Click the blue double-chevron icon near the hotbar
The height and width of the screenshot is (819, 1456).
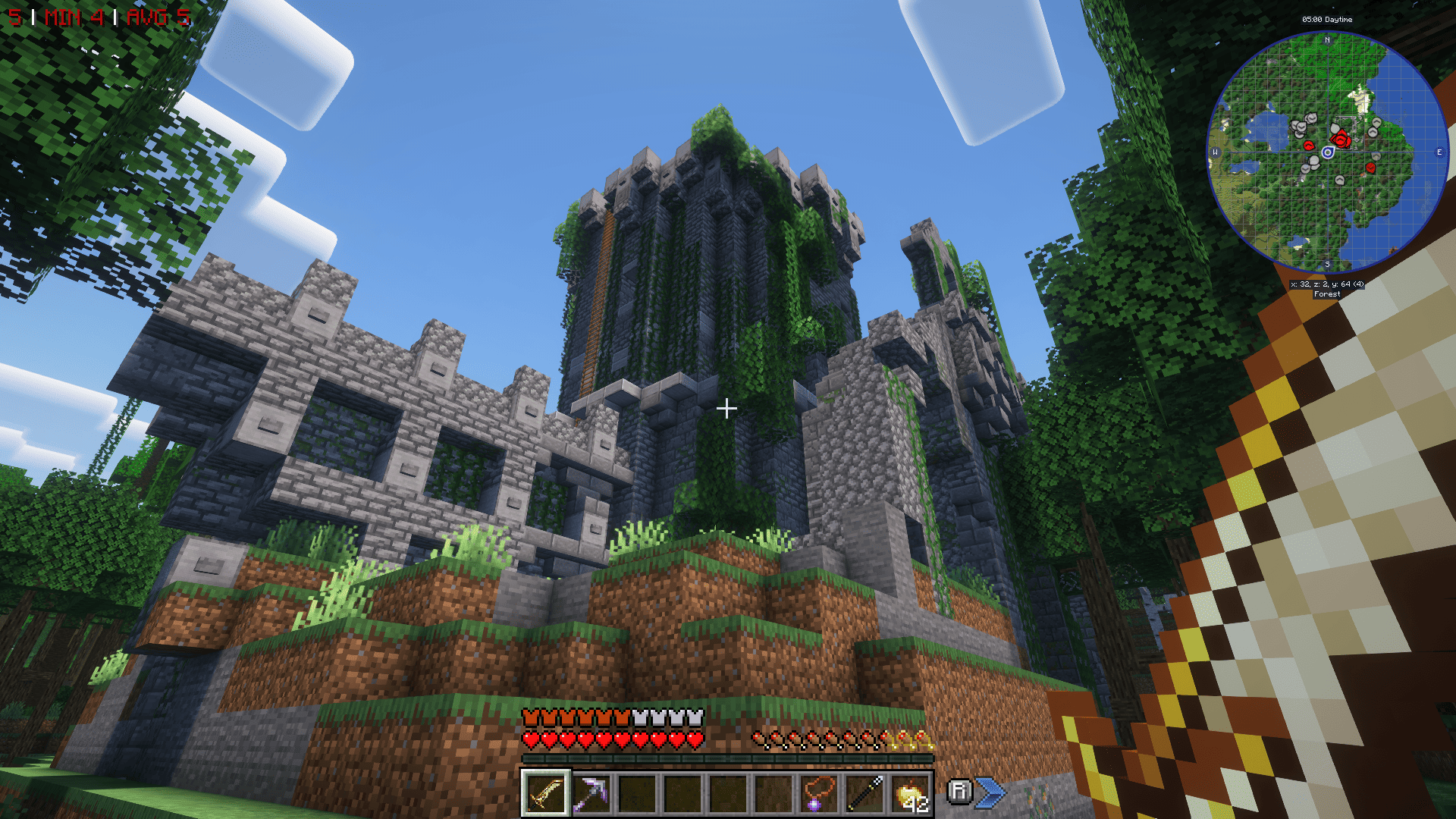click(x=990, y=791)
